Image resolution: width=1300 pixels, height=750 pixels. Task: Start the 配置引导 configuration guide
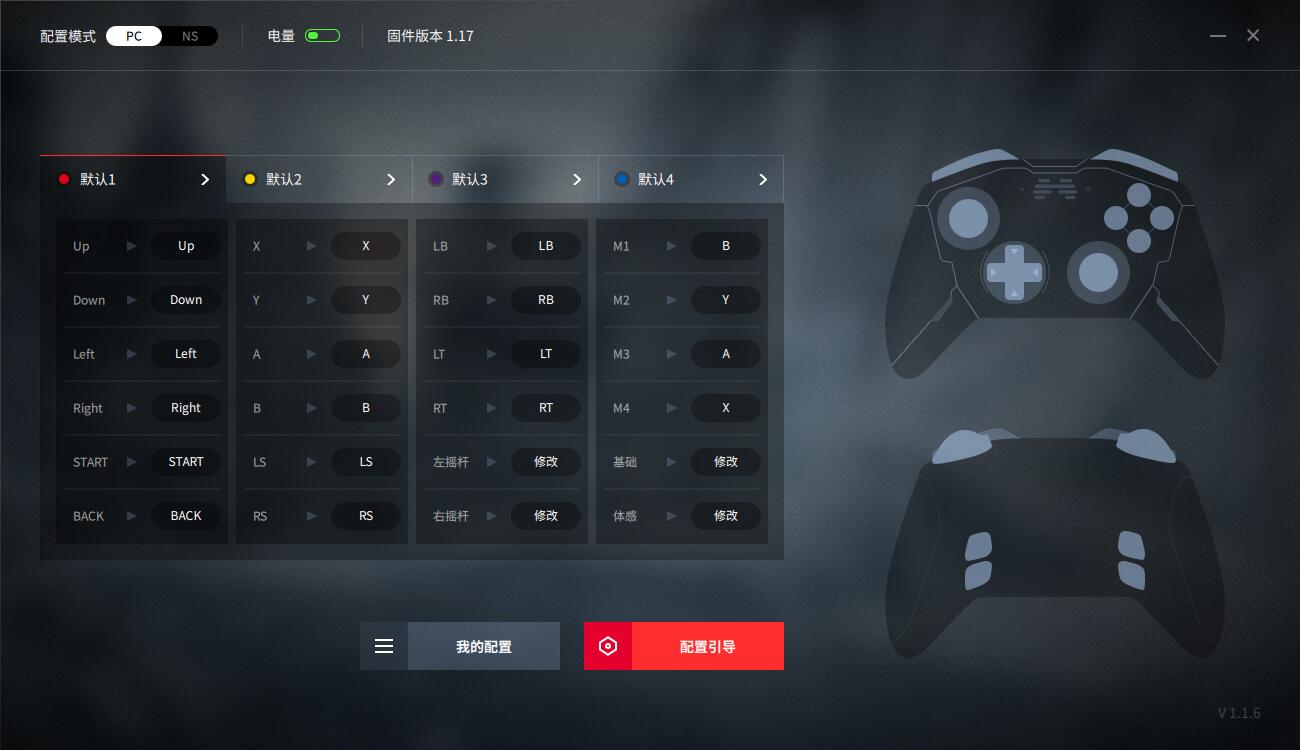click(707, 646)
